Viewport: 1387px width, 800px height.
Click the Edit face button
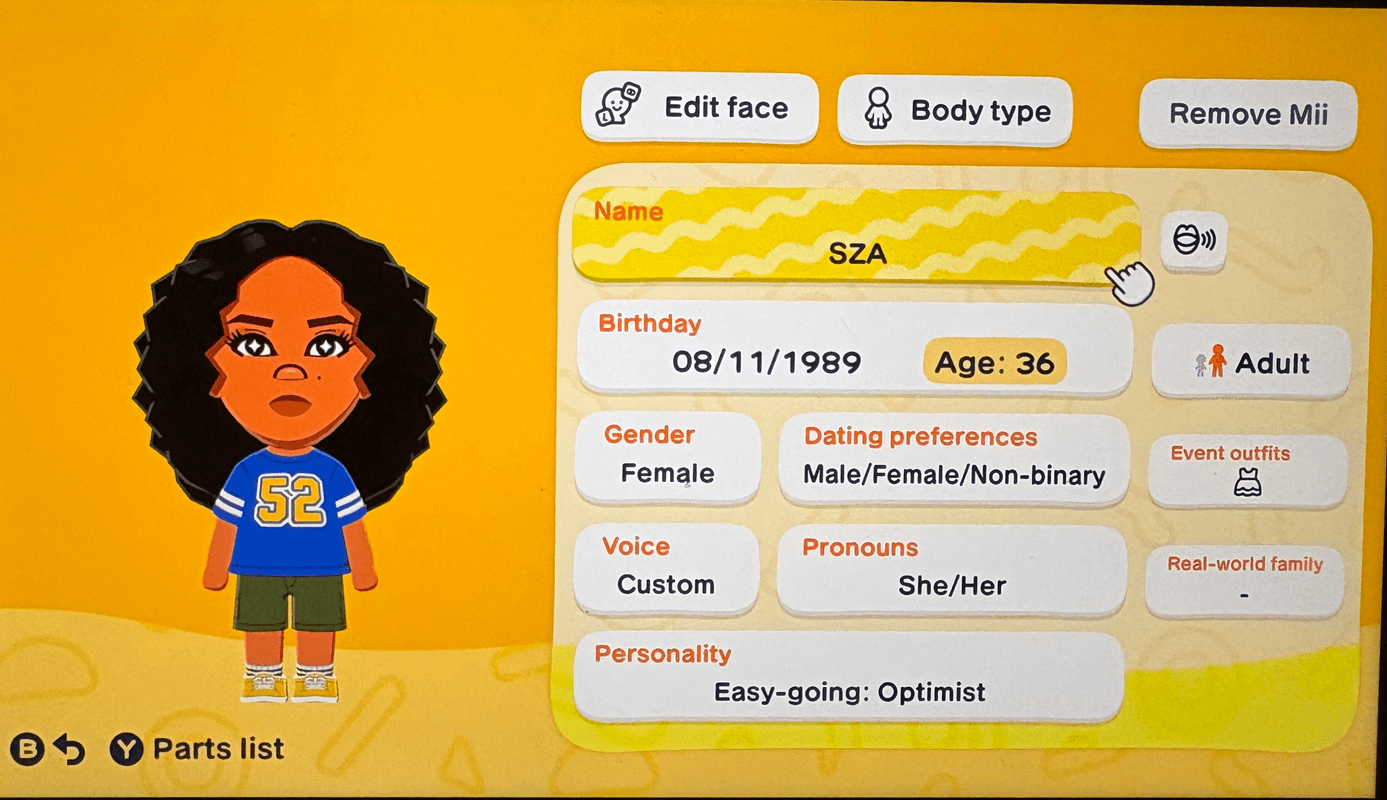(699, 109)
